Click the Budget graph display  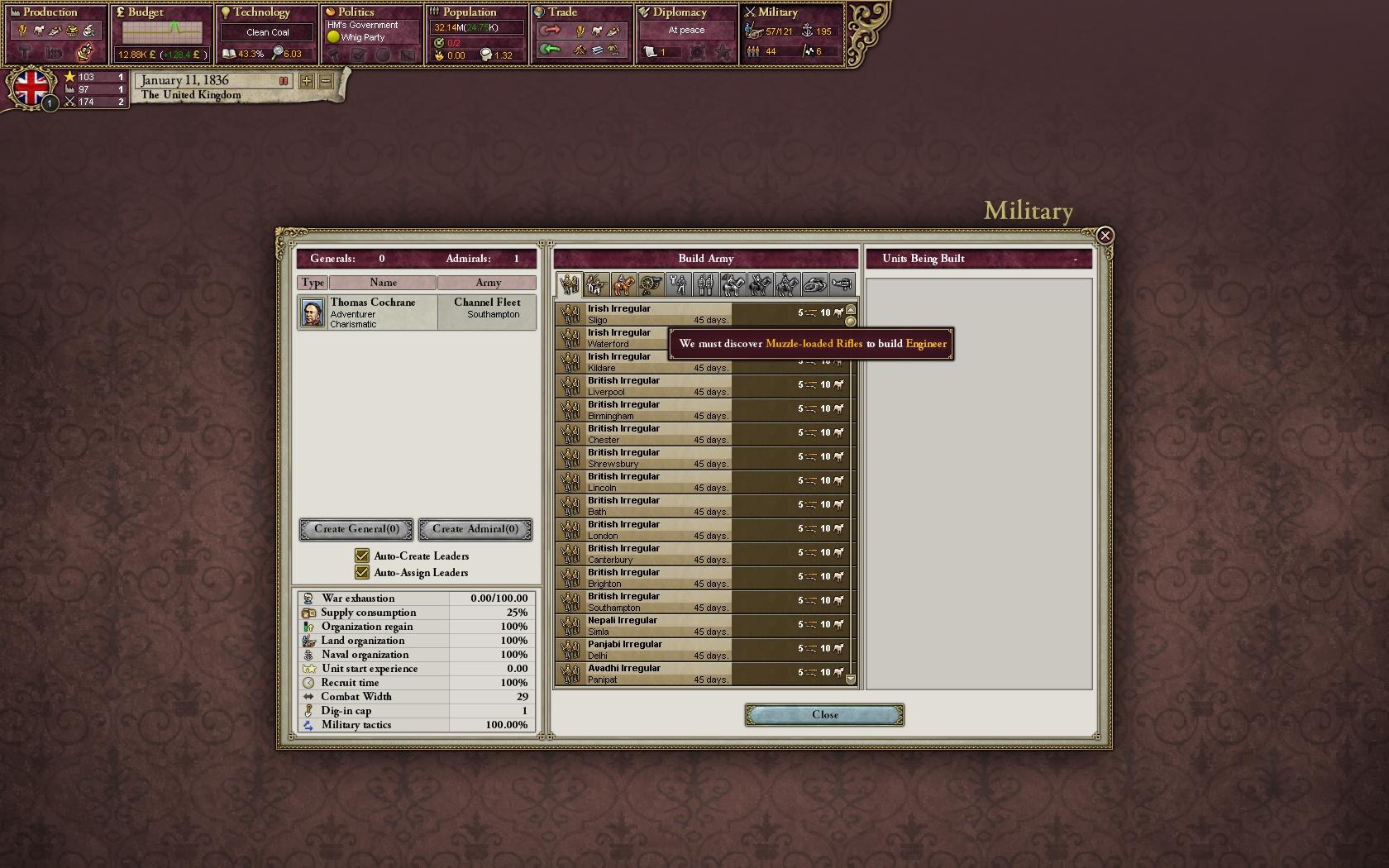click(x=162, y=33)
